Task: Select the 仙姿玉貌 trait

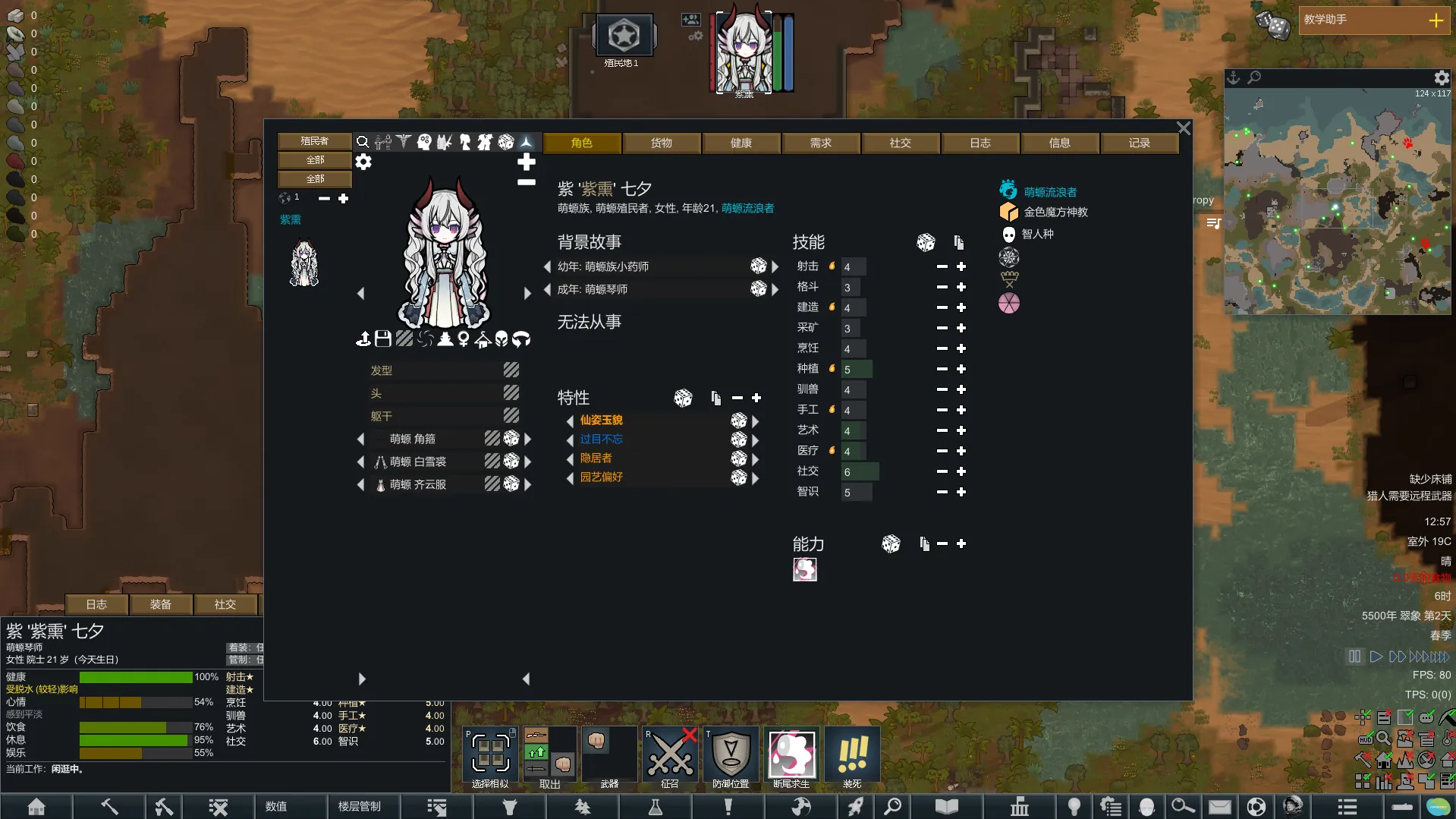Action: coord(601,420)
